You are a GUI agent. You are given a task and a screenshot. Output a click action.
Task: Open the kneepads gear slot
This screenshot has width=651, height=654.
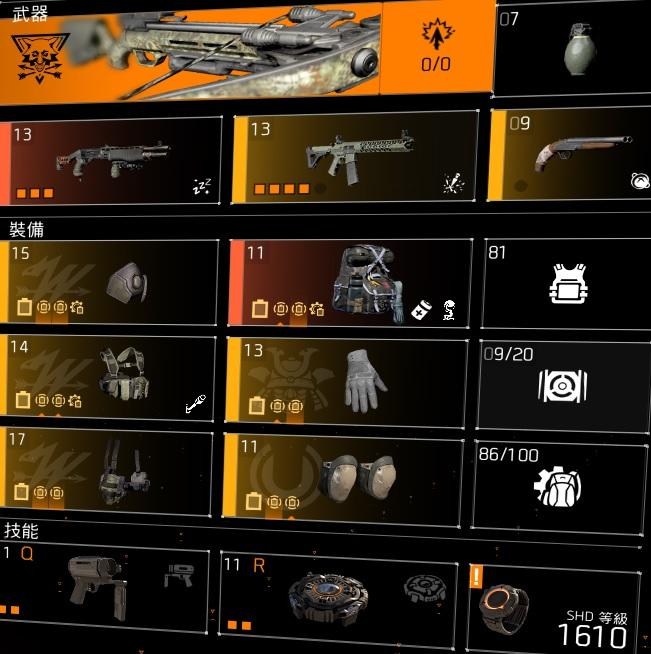(x=346, y=474)
